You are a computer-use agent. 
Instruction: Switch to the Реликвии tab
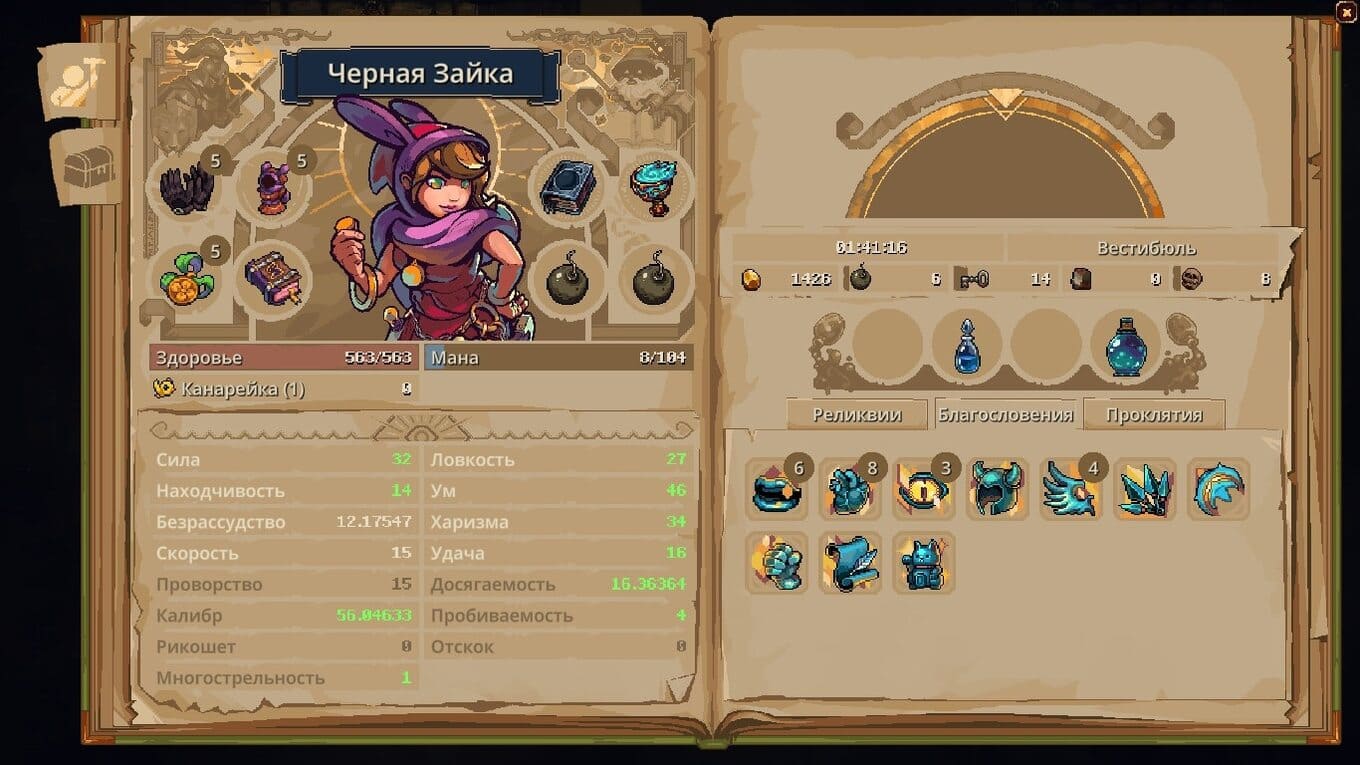coord(857,415)
